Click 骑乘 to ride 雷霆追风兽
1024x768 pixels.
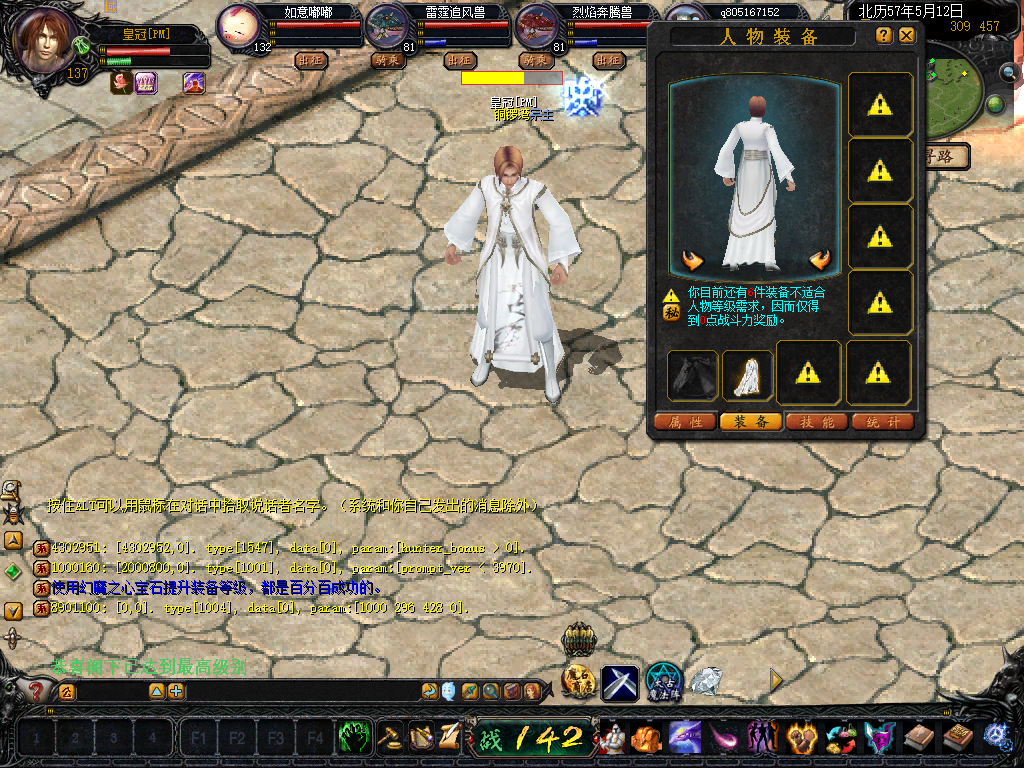pos(386,60)
